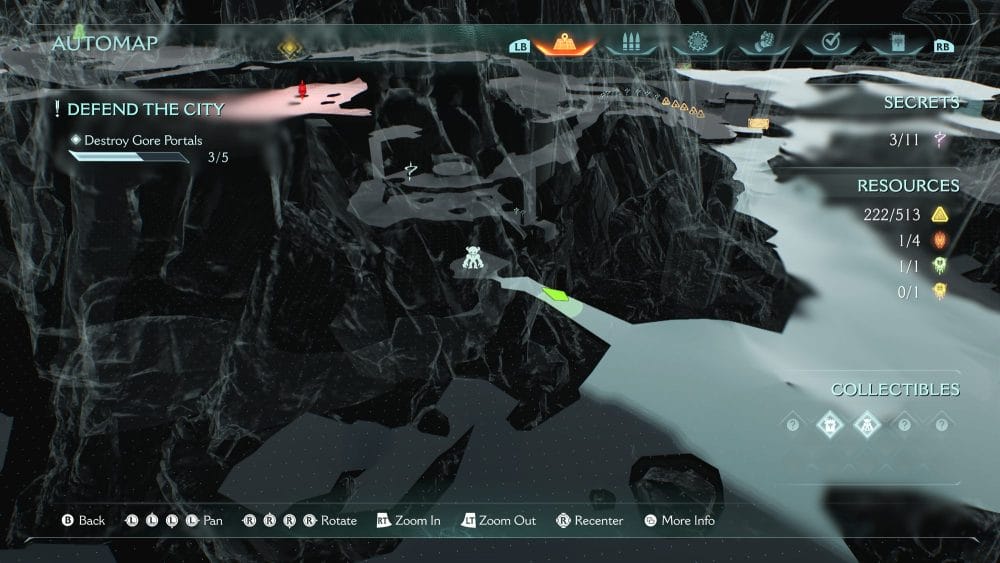Select the first unlocked collectible toy icon
The width and height of the screenshot is (1000, 563).
coord(830,424)
